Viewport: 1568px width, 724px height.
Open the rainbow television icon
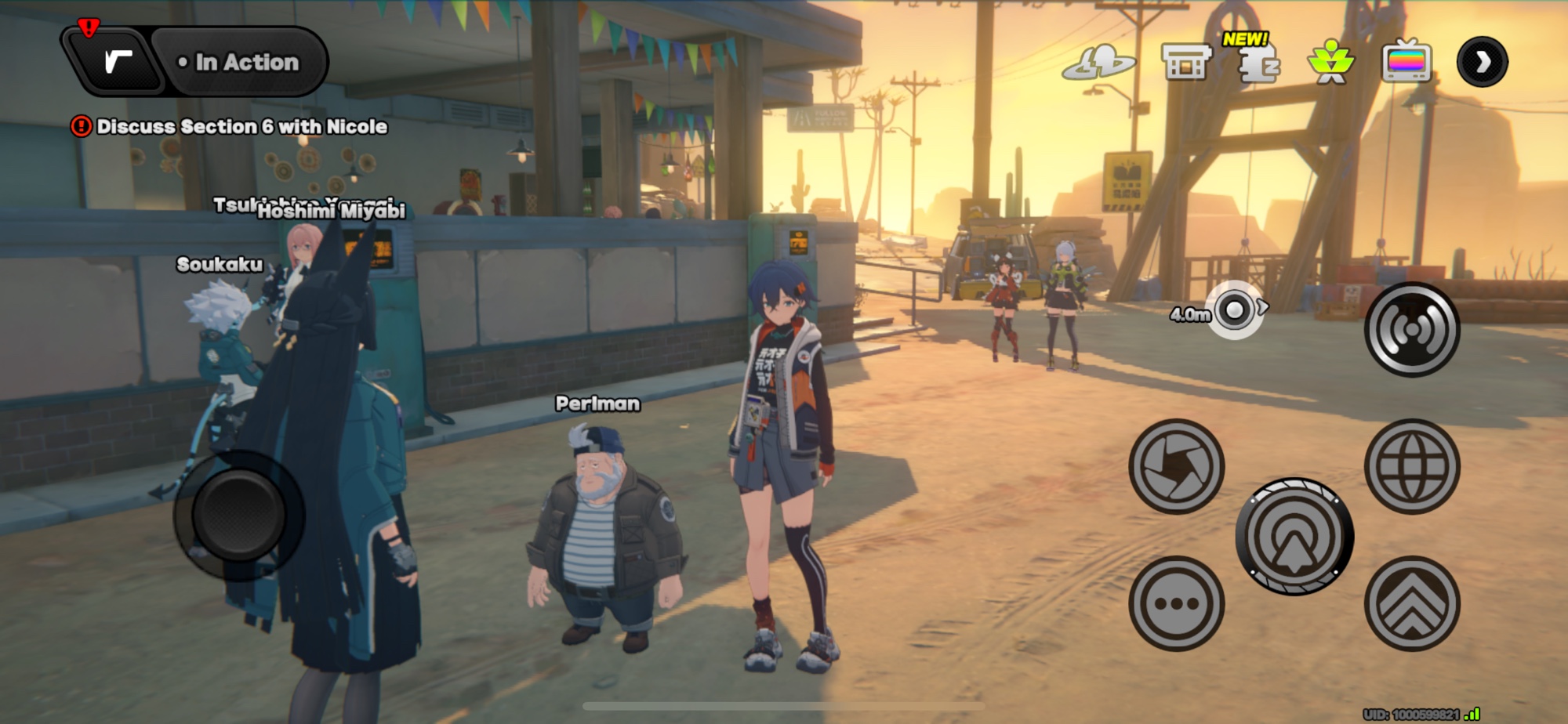coord(1406,63)
